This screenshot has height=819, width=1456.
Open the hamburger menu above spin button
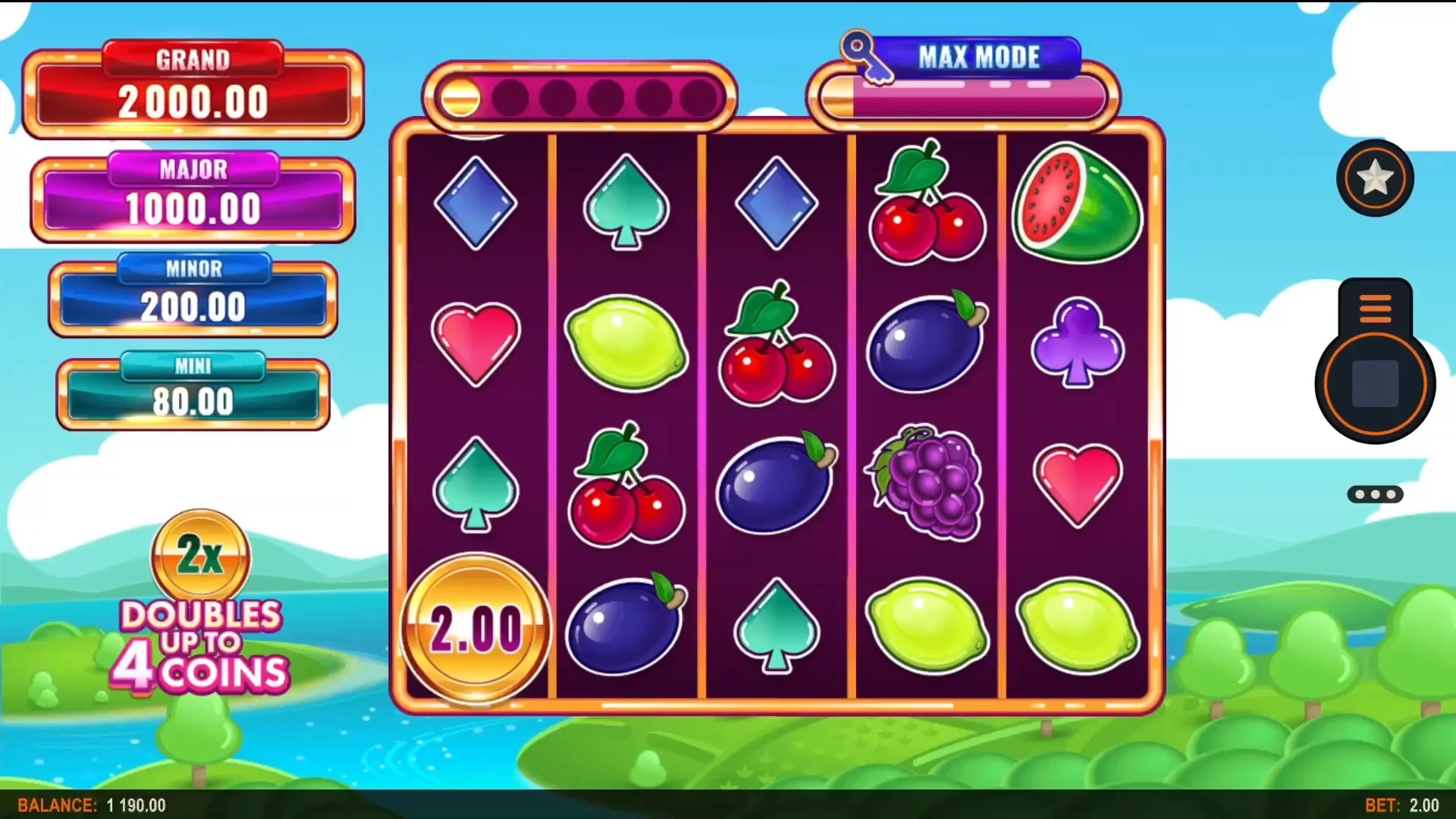pos(1375,308)
